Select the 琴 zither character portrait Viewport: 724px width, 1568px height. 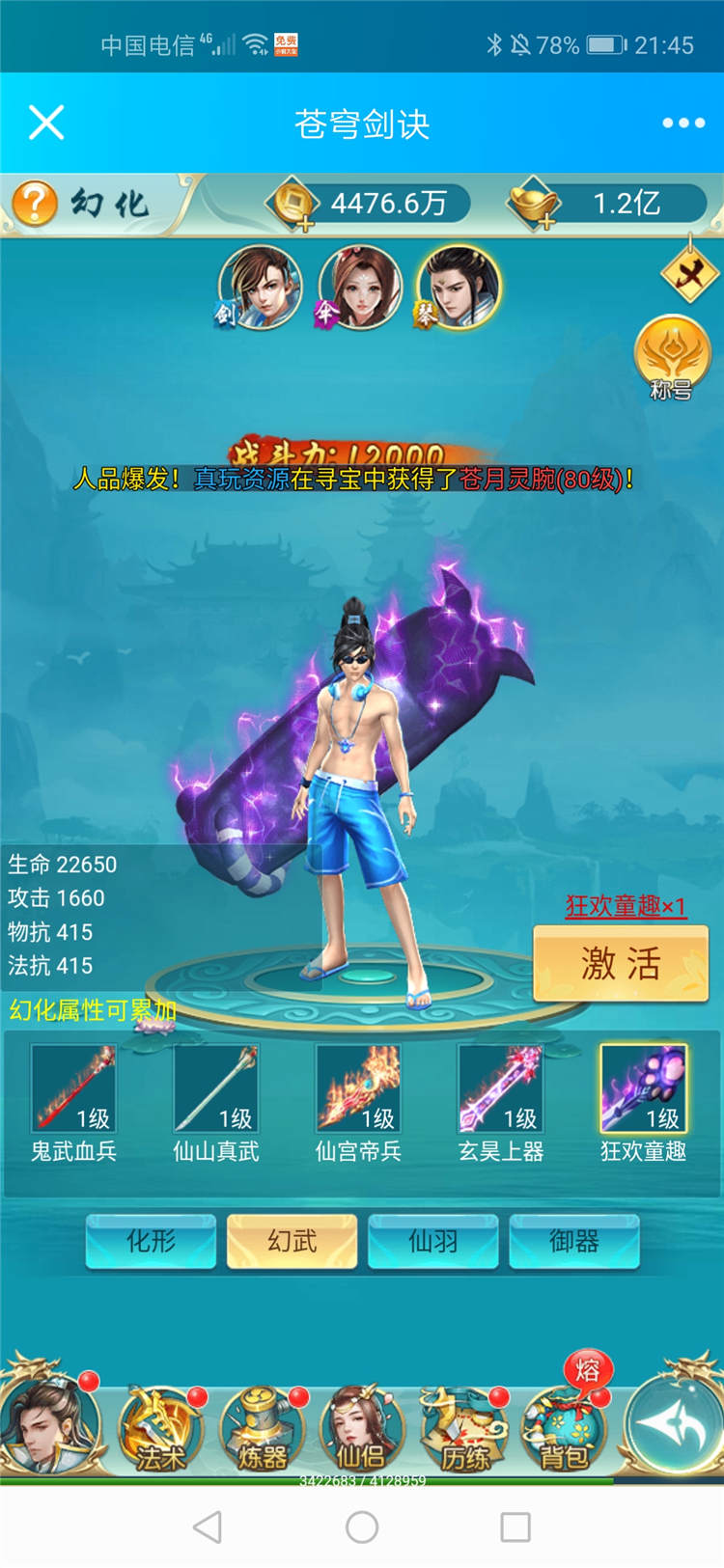click(x=459, y=287)
